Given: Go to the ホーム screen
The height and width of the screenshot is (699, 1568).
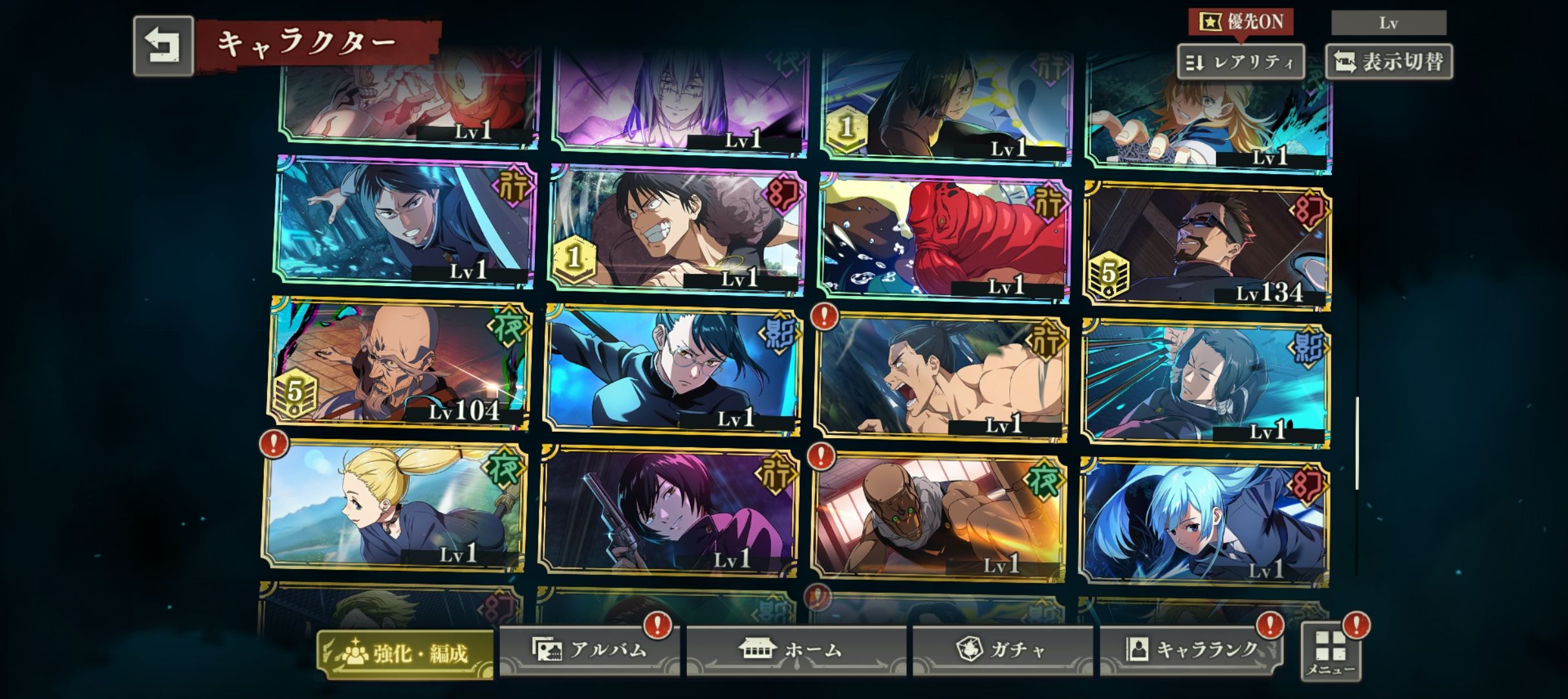Looking at the screenshot, I should (x=796, y=650).
